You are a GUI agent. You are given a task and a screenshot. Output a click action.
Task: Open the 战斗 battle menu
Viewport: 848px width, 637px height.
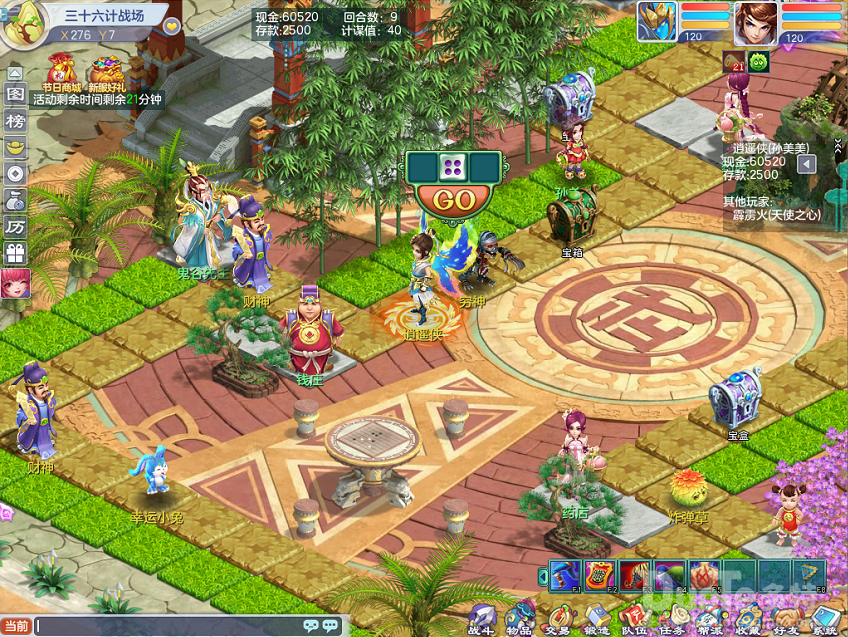coord(482,617)
